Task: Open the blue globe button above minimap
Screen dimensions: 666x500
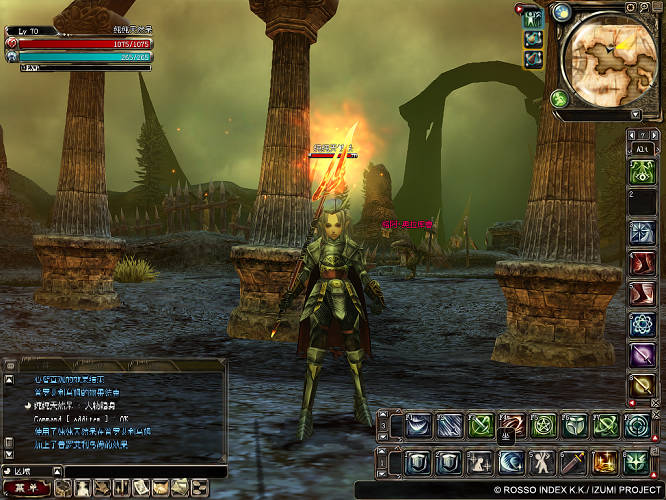Action: [x=561, y=13]
